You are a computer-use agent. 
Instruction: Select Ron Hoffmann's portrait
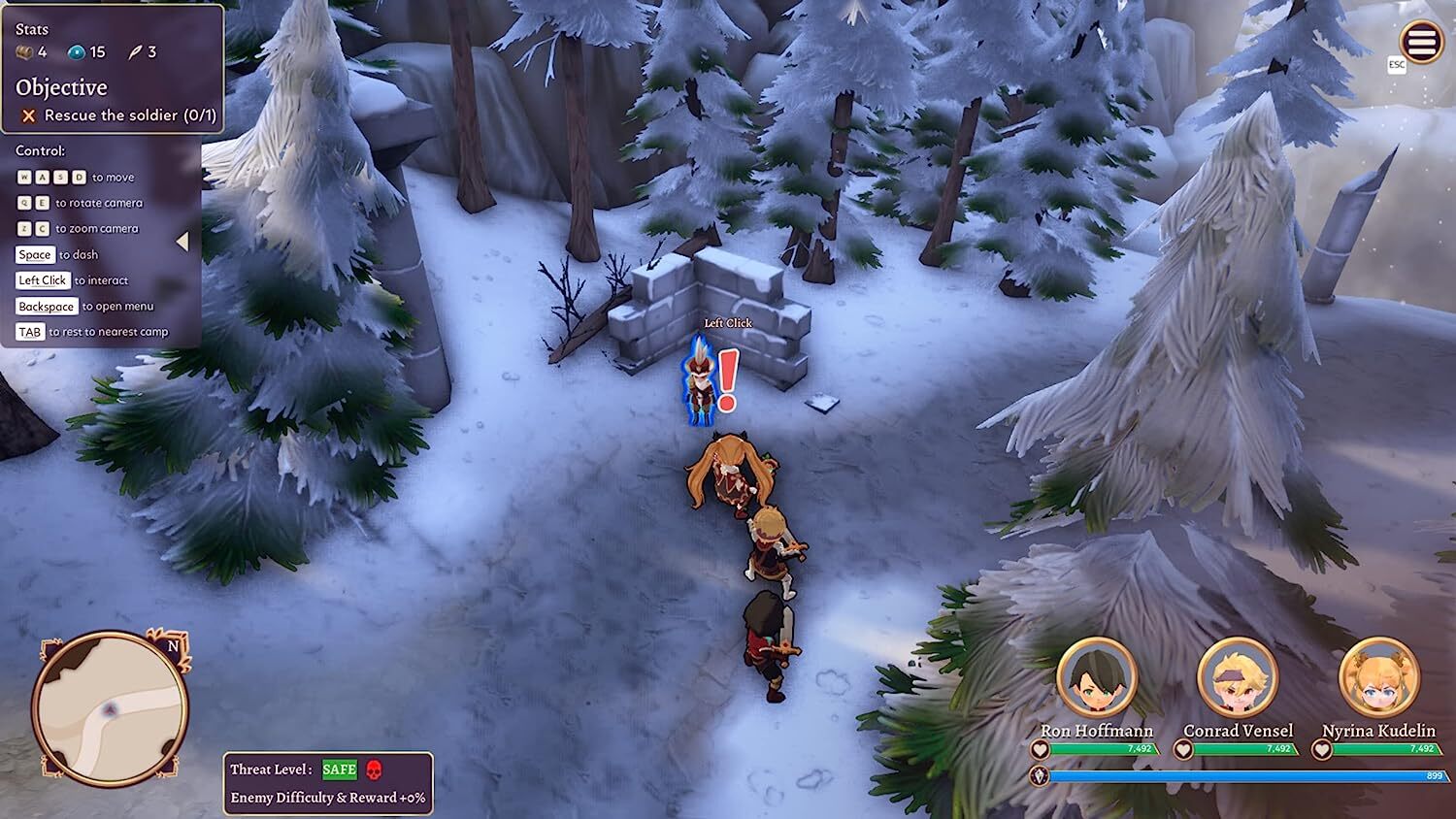(x=1097, y=677)
